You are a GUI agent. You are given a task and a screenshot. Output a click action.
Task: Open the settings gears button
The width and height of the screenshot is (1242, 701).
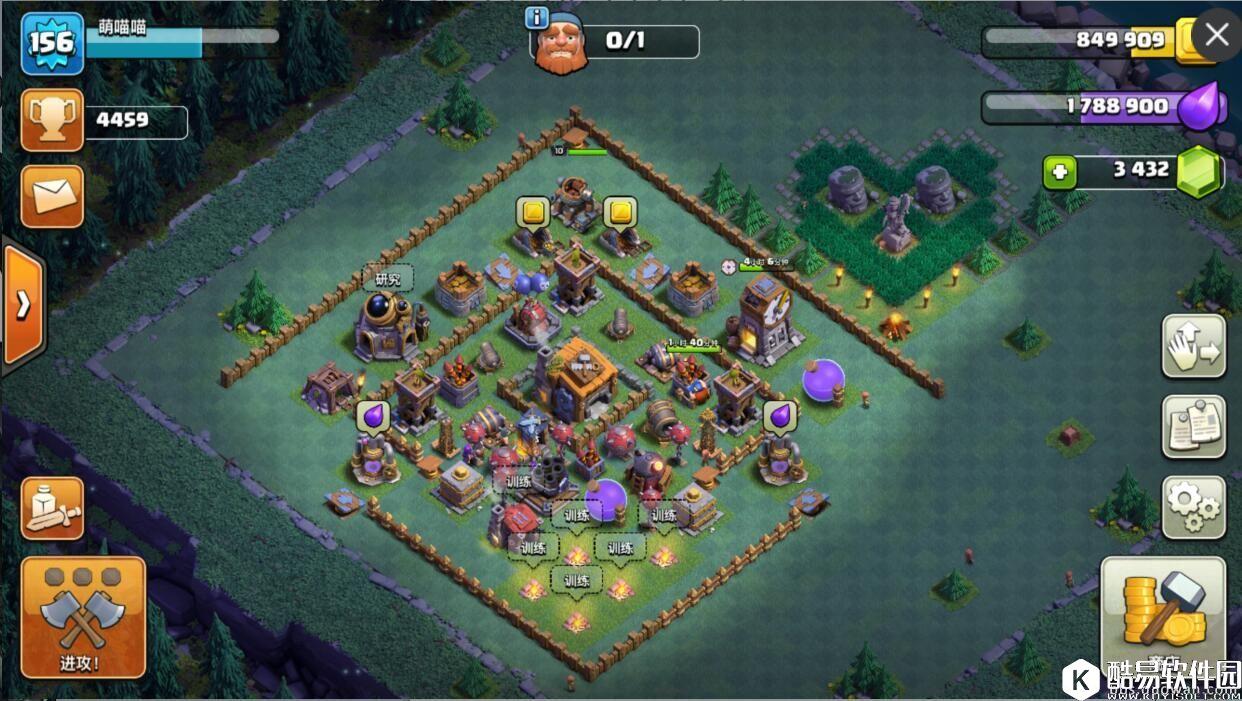click(1193, 507)
